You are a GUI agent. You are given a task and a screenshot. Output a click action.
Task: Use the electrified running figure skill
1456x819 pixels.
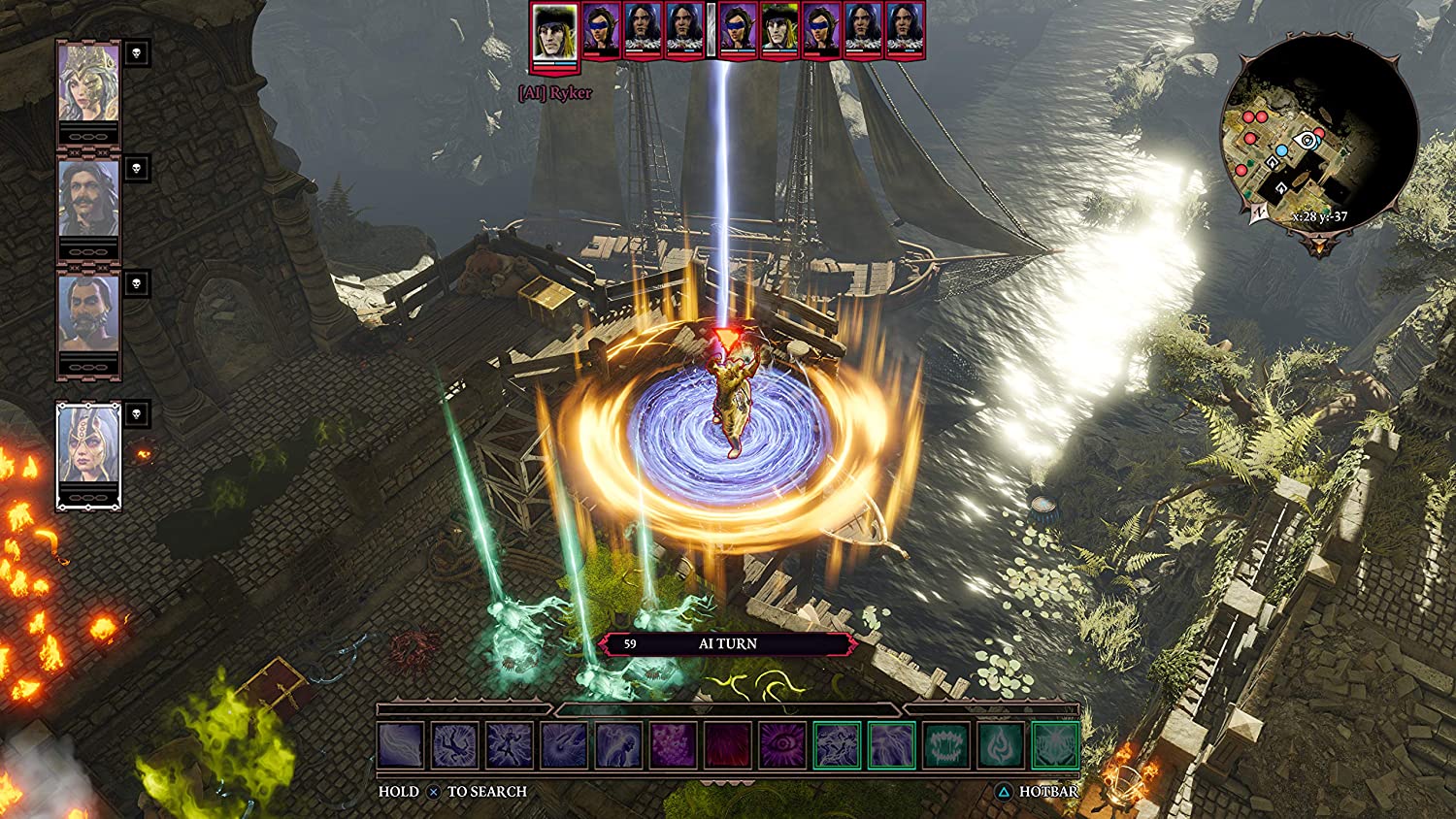pyautogui.click(x=510, y=745)
